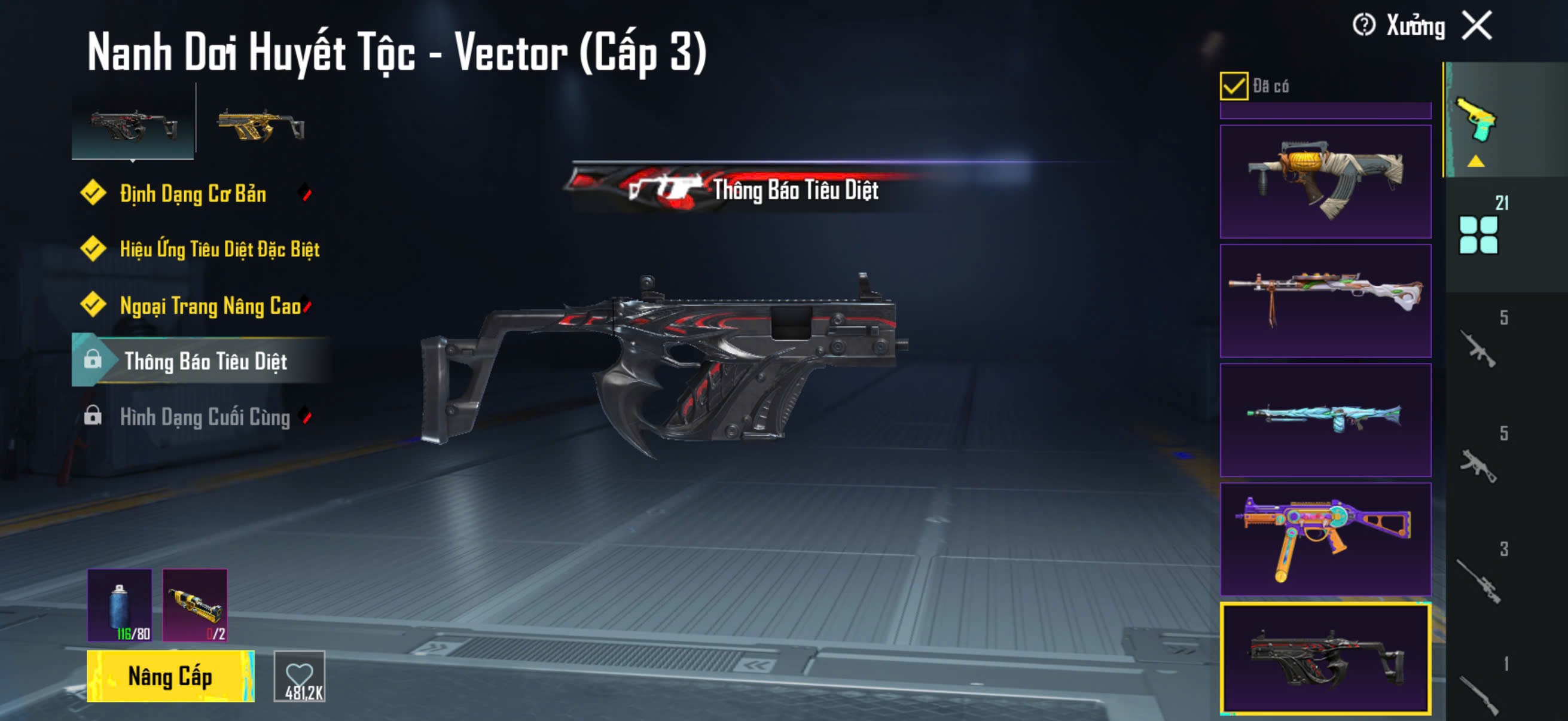Switch to the gold Vector variant thumbnail
This screenshot has width=1568, height=721.
pos(261,125)
